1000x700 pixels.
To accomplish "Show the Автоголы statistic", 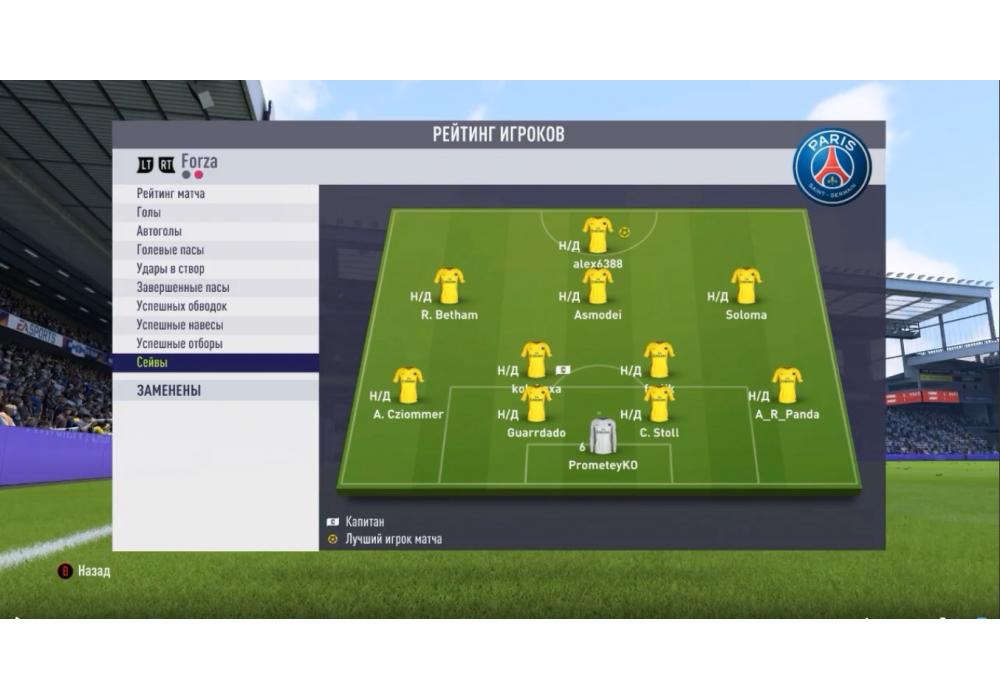I will tap(159, 231).
